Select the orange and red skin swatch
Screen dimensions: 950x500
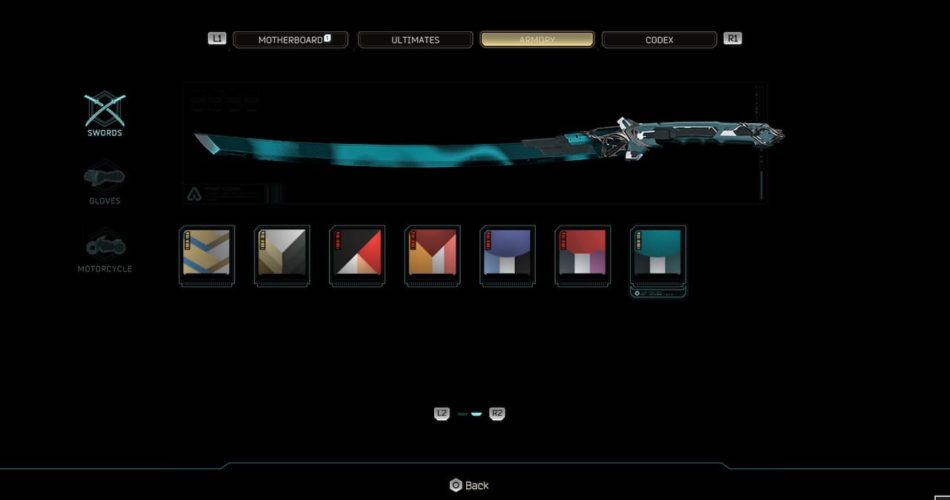tap(432, 255)
